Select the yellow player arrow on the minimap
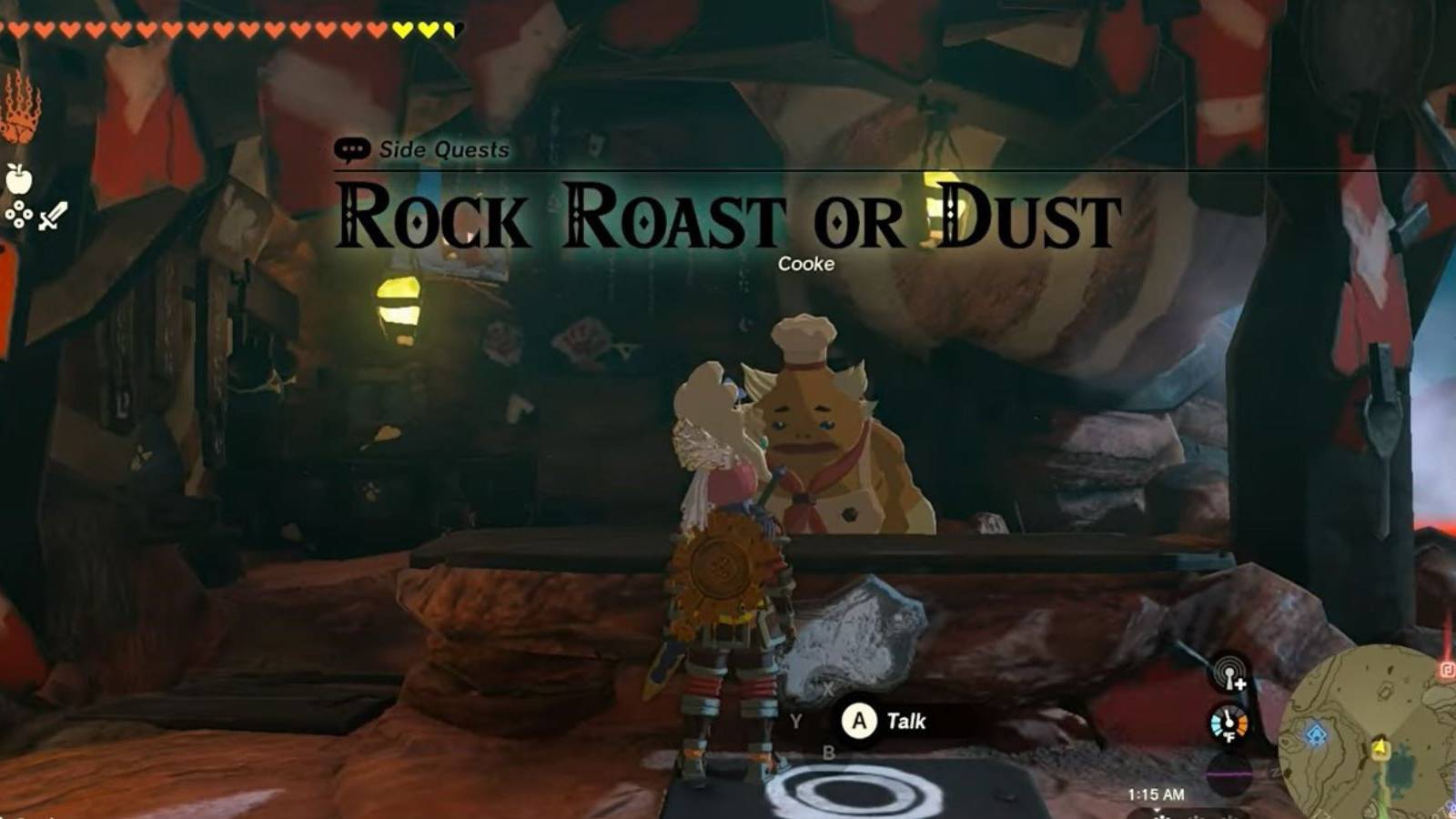Screen dimensions: 1456x819 (1380, 748)
